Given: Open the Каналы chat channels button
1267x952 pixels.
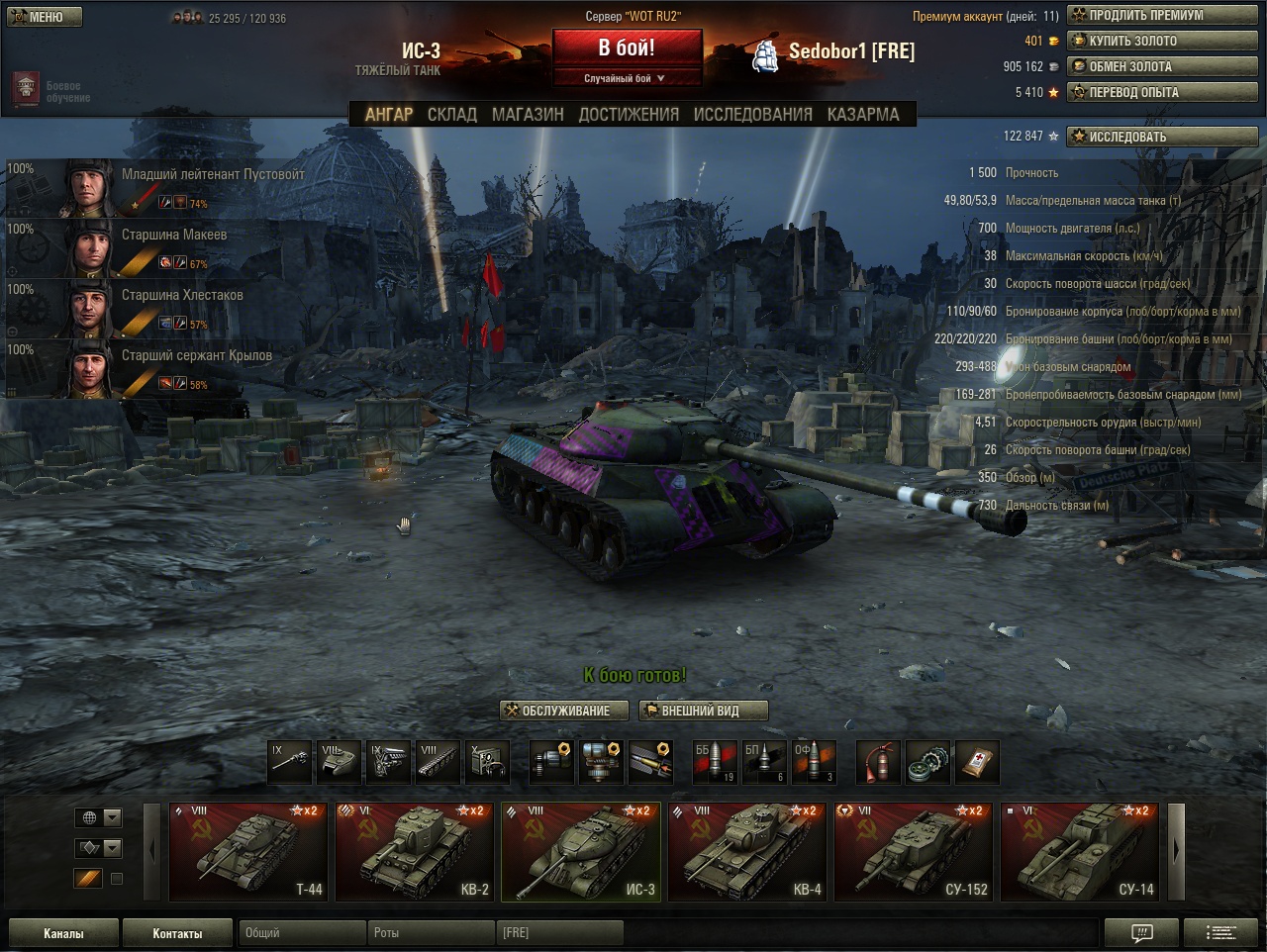Looking at the screenshot, I should 63,933.
